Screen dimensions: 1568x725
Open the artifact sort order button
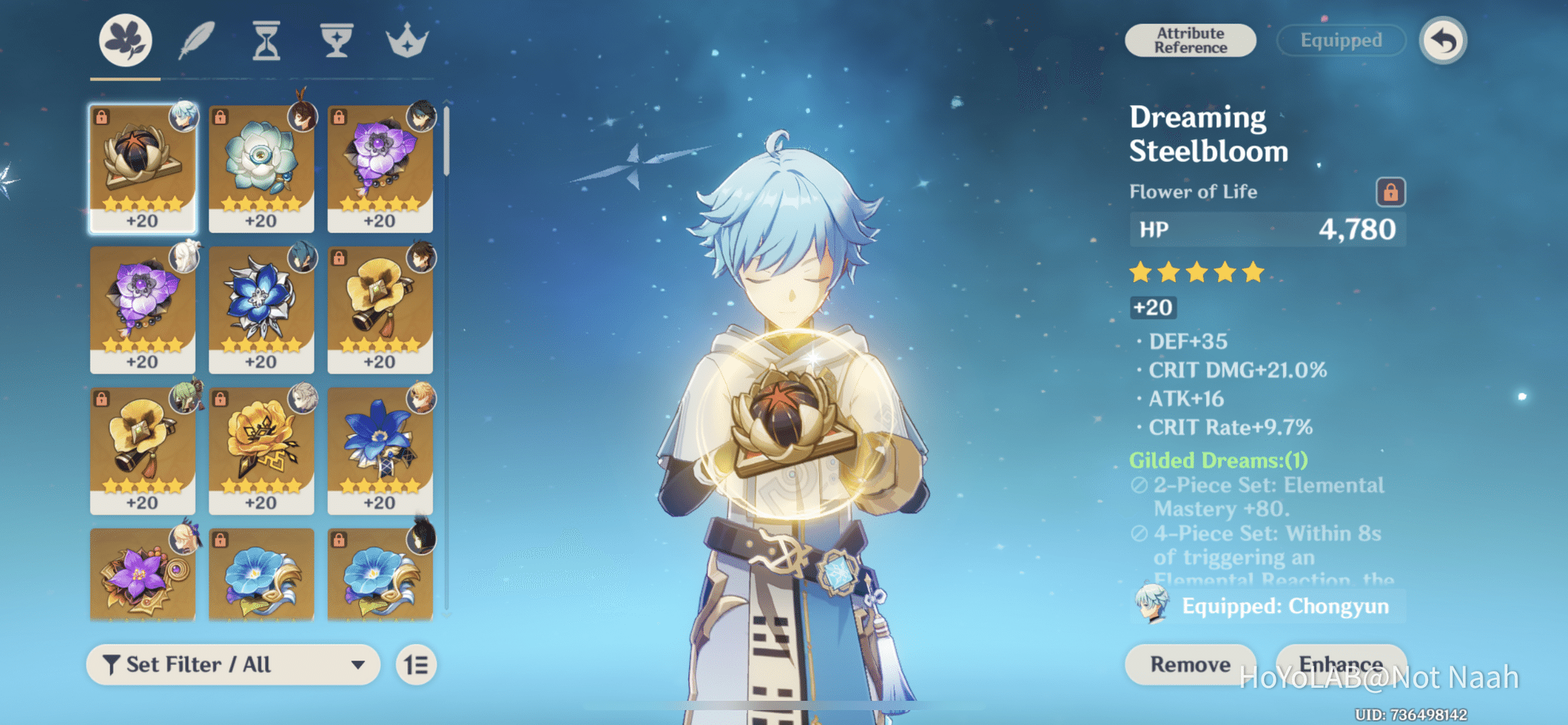417,665
